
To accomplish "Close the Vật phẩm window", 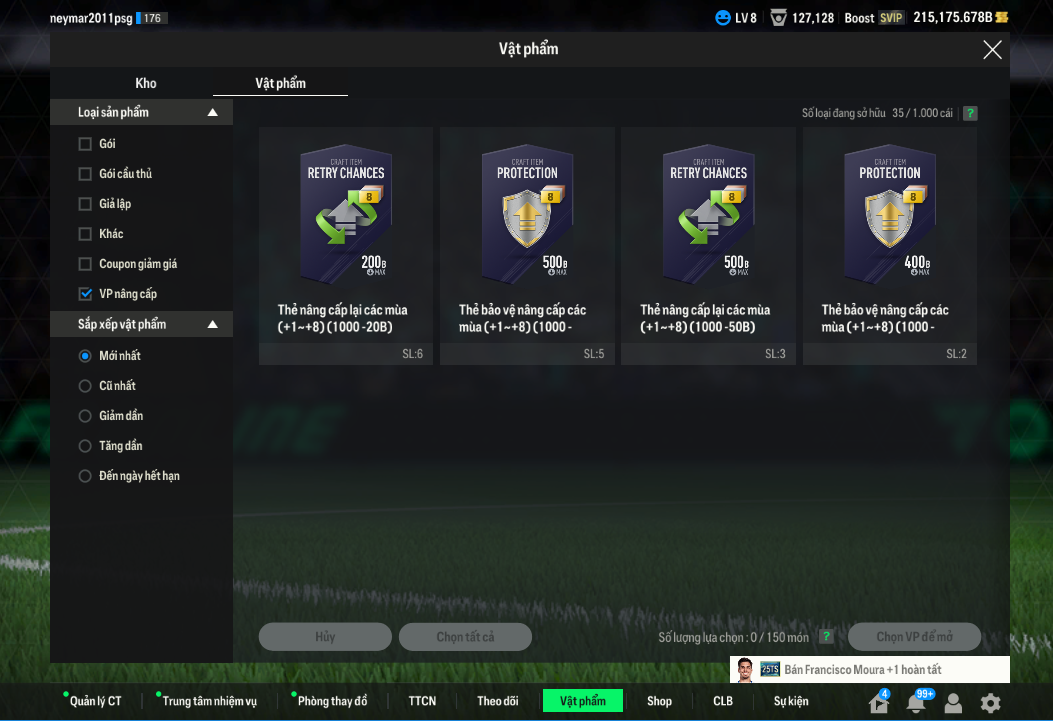I will click(x=992, y=50).
